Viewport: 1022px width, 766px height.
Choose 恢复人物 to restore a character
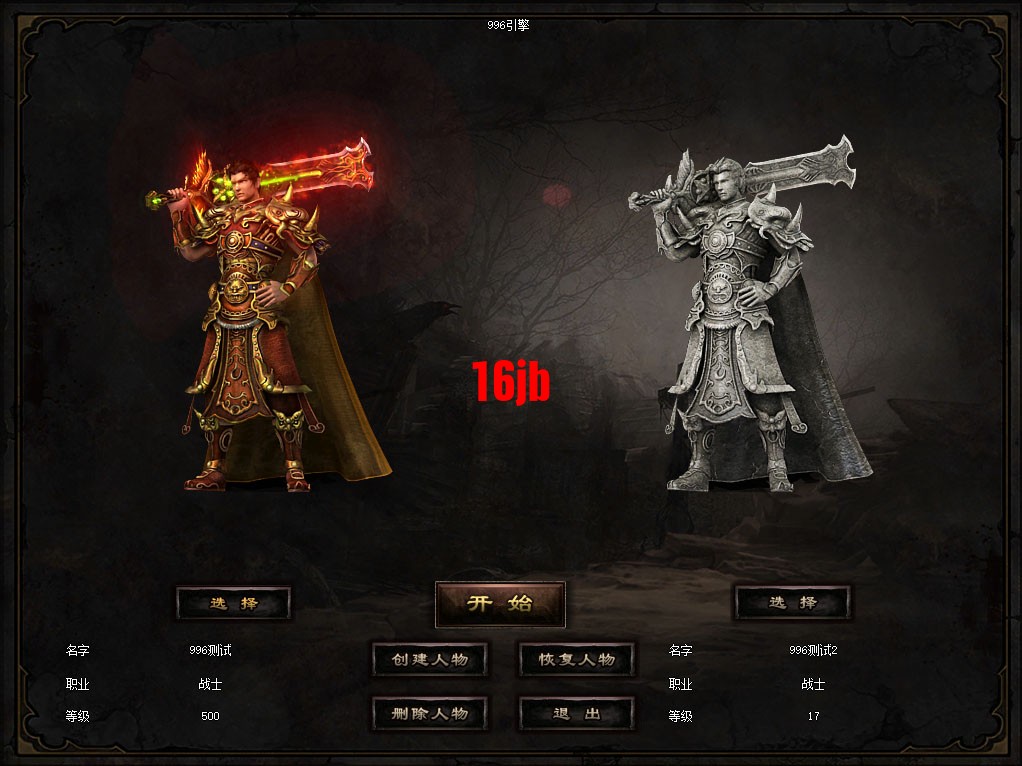point(576,660)
